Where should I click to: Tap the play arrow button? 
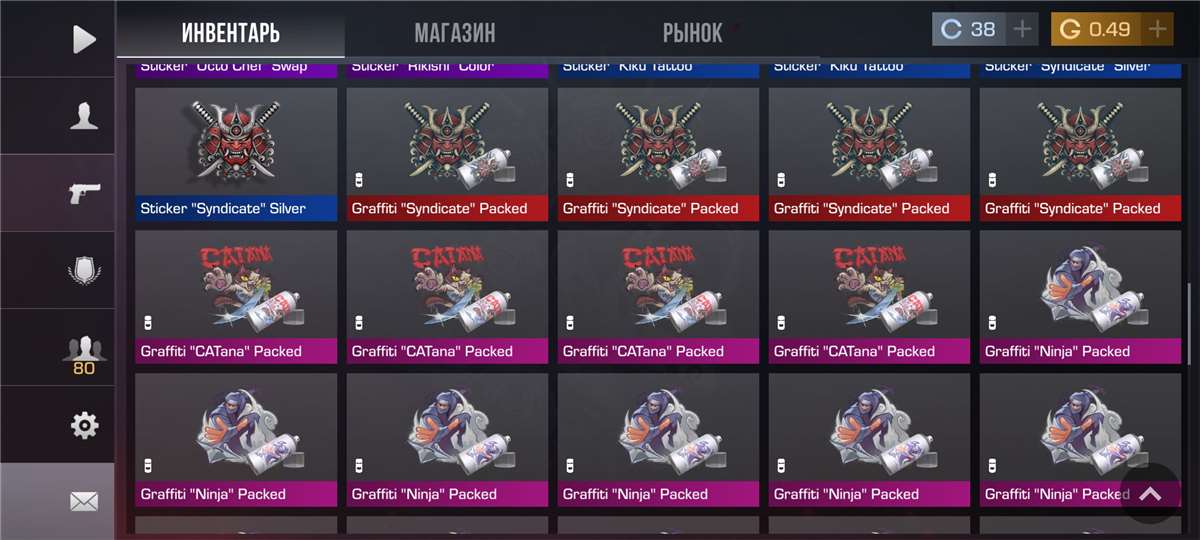(84, 39)
